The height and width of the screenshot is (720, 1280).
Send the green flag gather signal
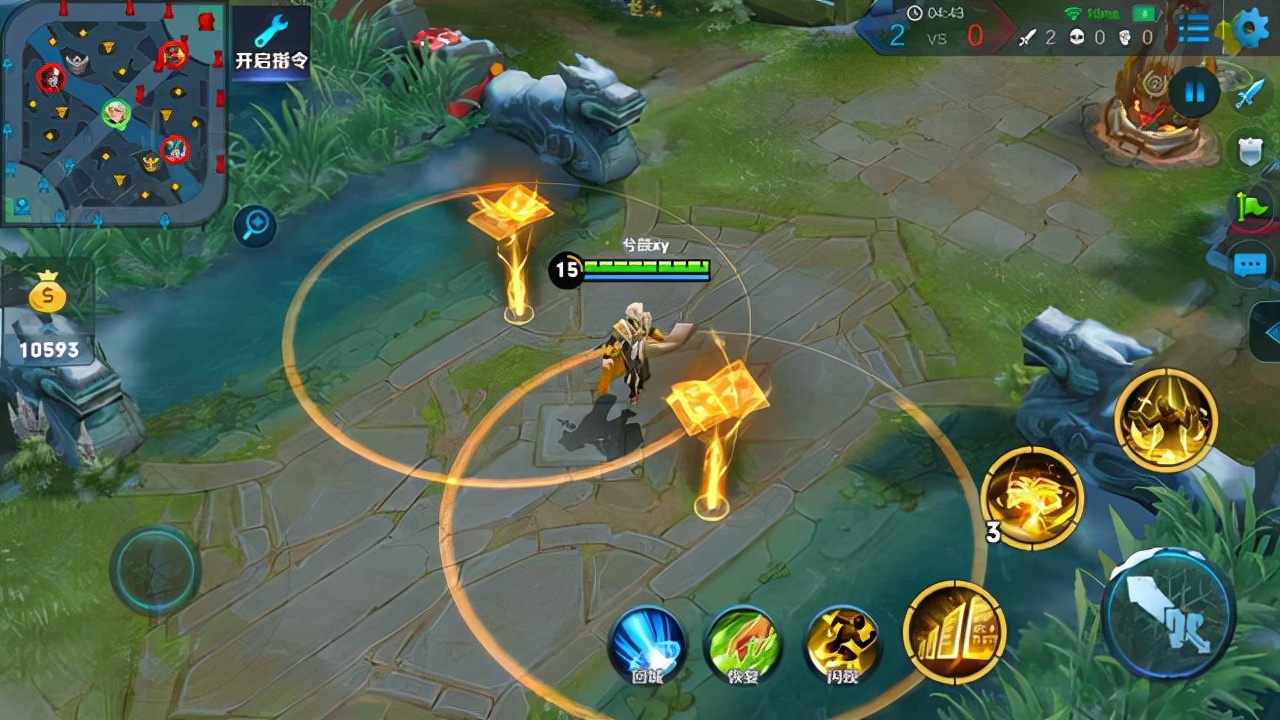1252,207
